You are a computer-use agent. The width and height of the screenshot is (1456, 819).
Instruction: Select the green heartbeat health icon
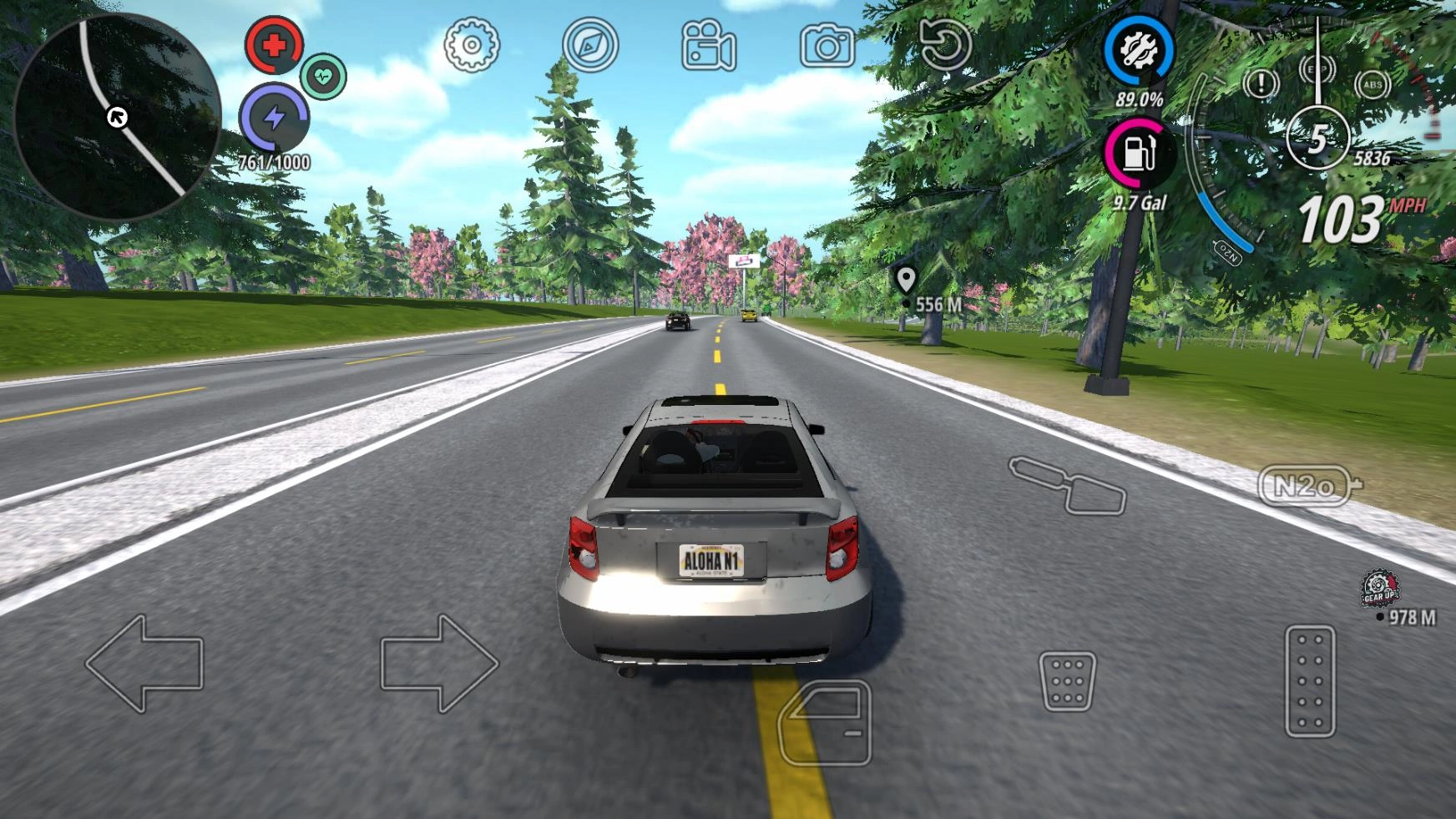pos(323,77)
